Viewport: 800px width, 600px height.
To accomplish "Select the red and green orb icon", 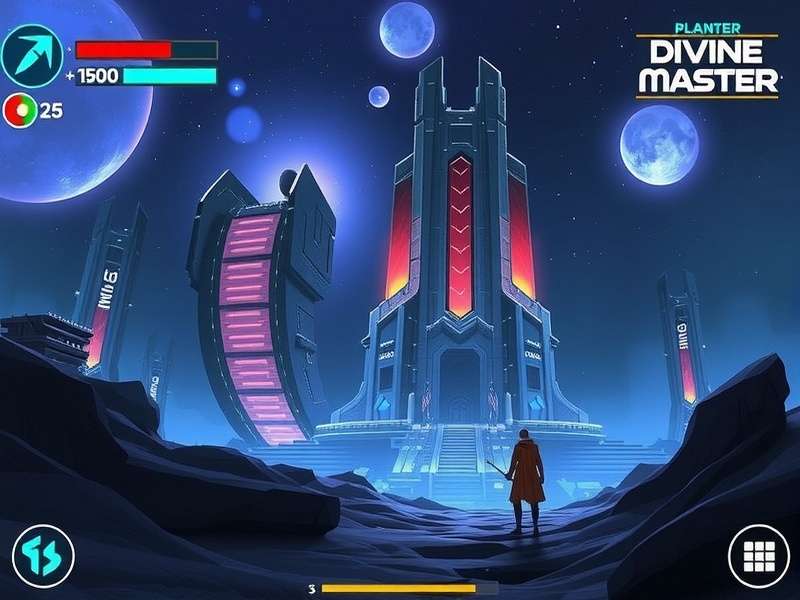I will tap(19, 109).
